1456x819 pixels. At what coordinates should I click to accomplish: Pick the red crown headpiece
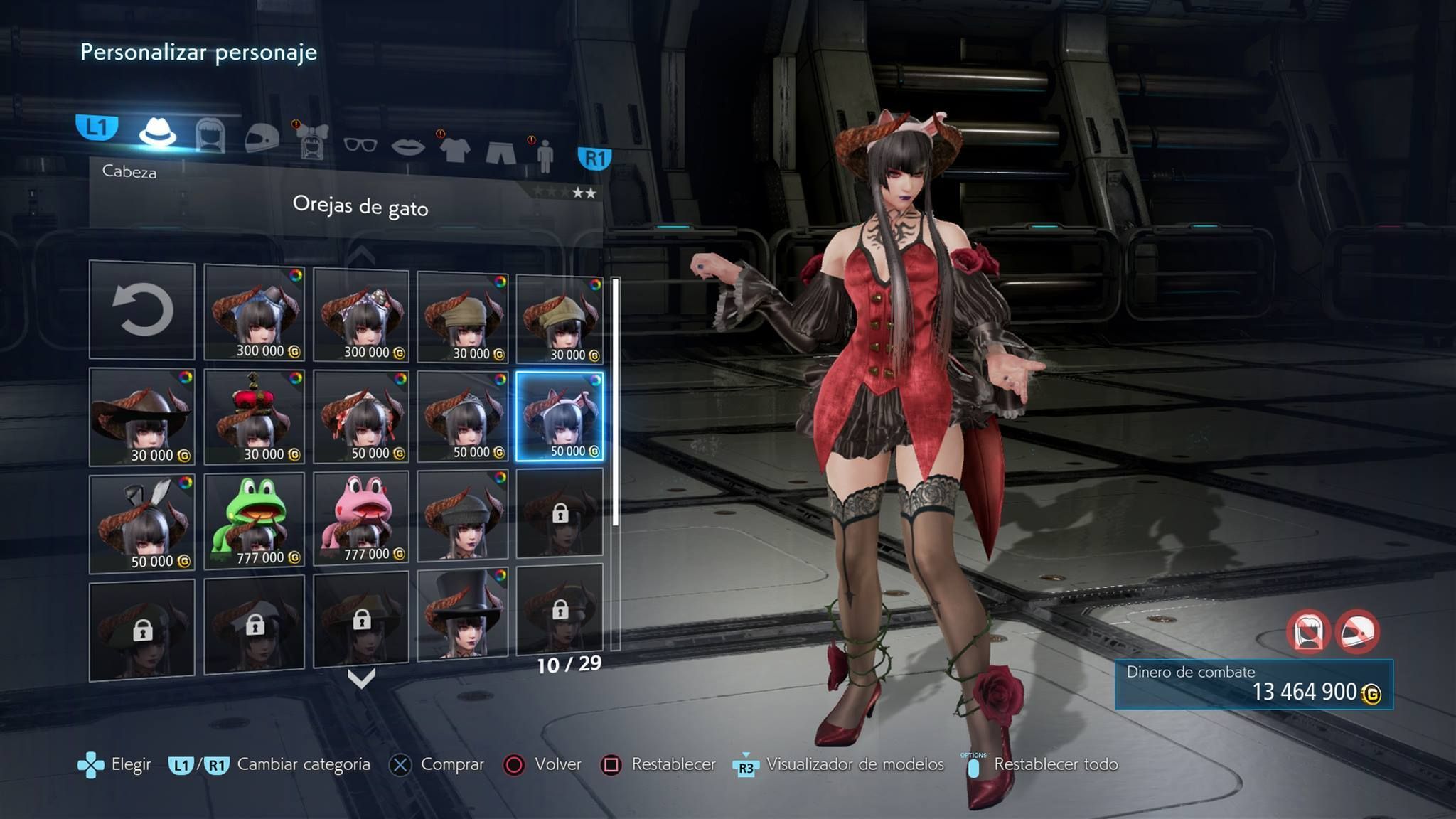point(254,417)
